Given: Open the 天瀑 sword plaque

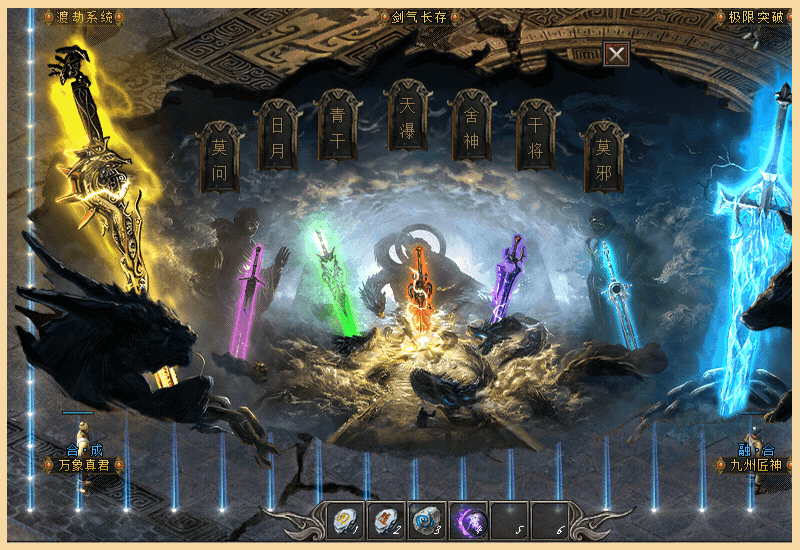Looking at the screenshot, I should pos(407,116).
